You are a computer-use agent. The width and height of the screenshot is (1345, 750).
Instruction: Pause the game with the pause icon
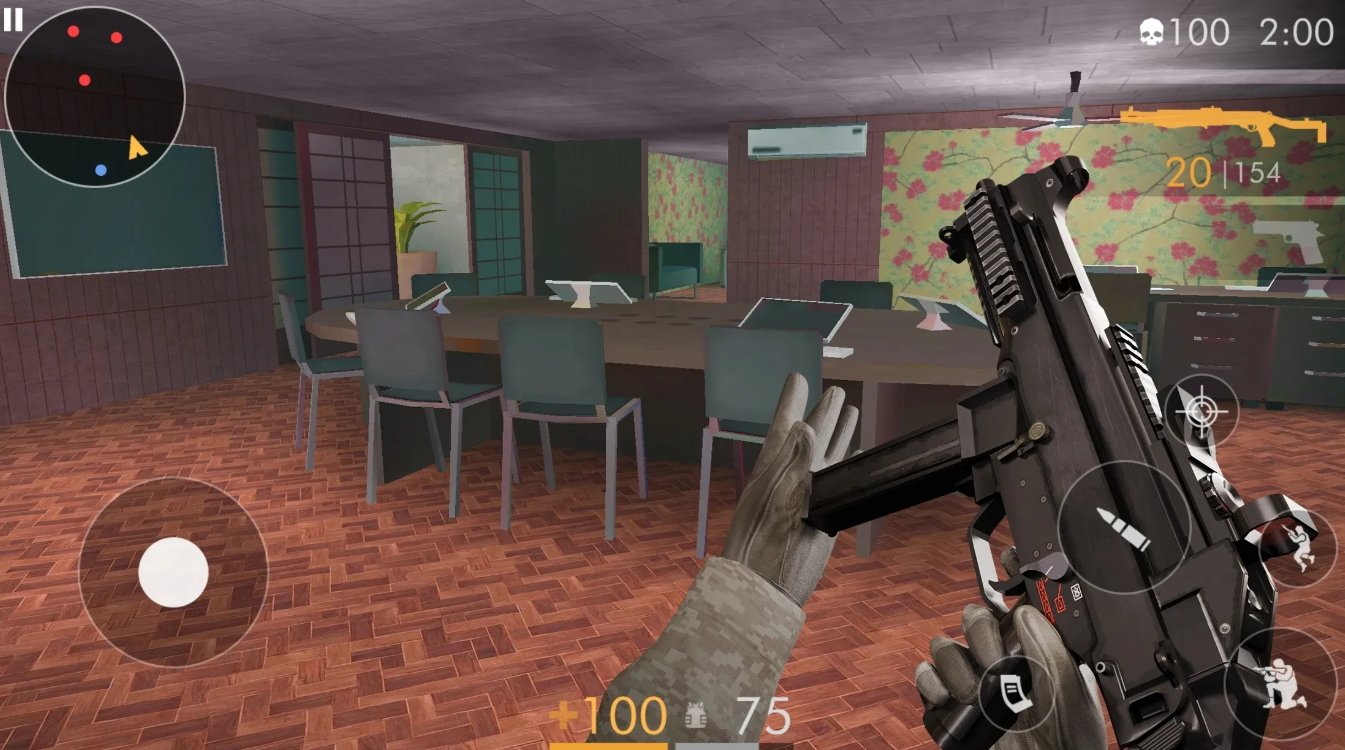13,19
